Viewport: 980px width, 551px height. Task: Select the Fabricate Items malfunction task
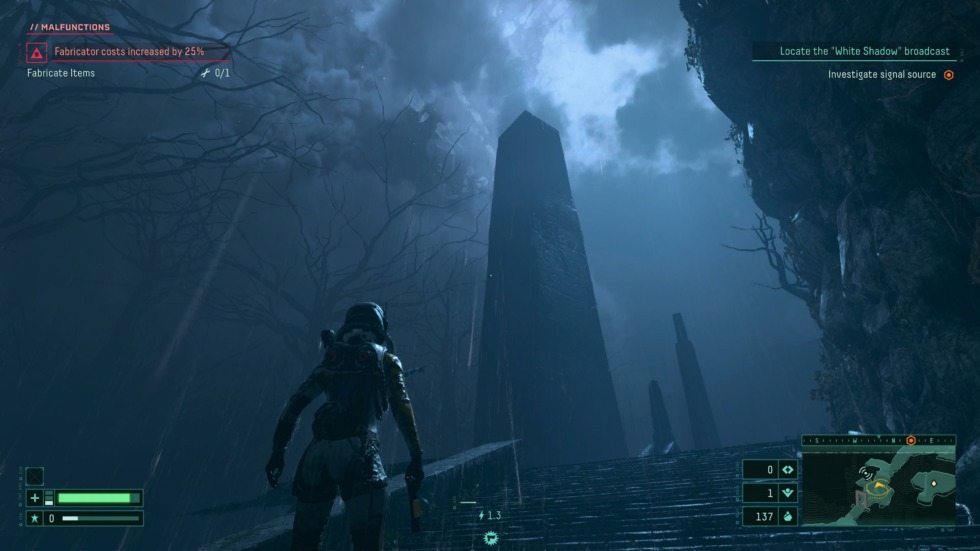(61, 73)
